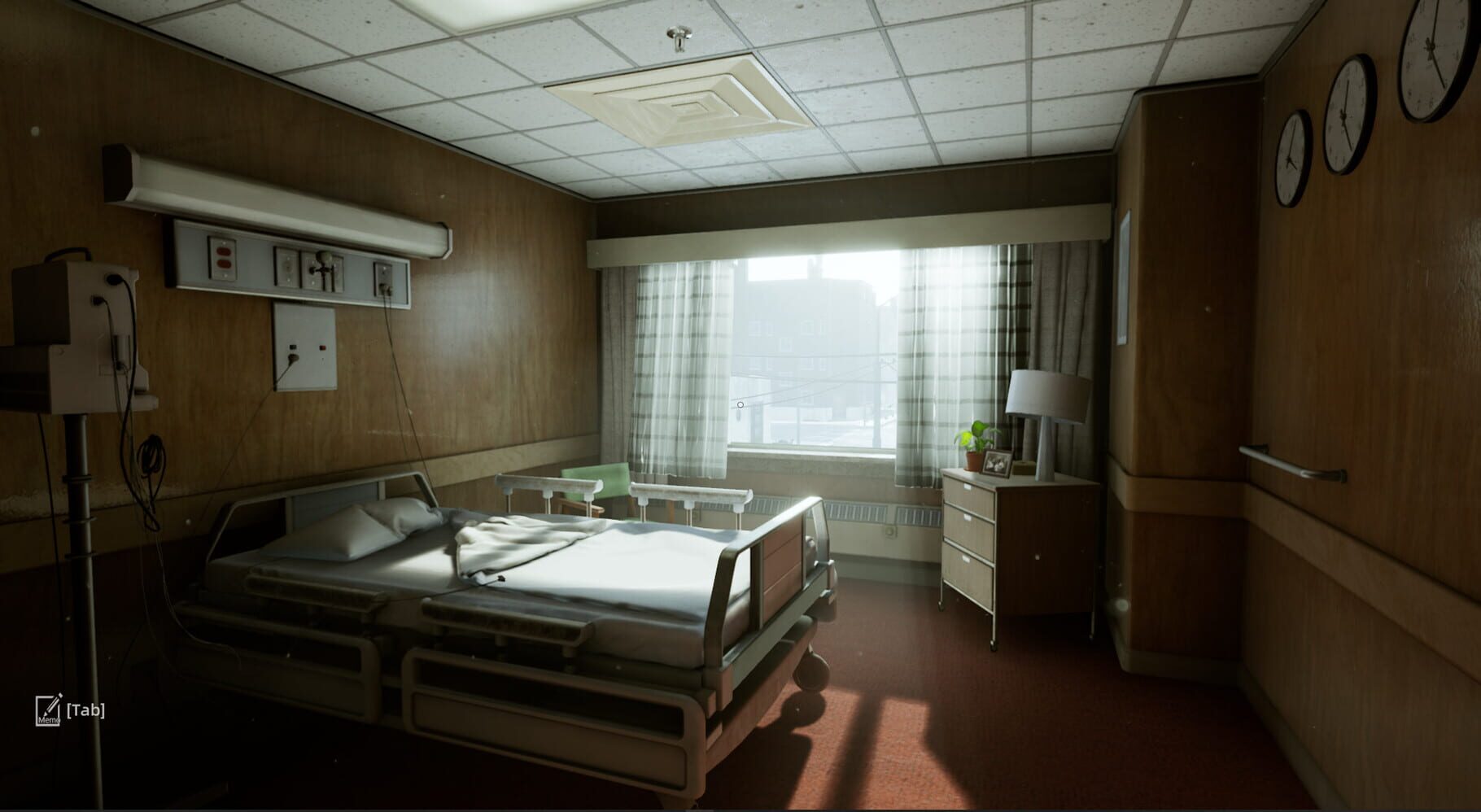Select the lowest clock on the right wall
The image size is (1481, 812).
pos(1291,159)
